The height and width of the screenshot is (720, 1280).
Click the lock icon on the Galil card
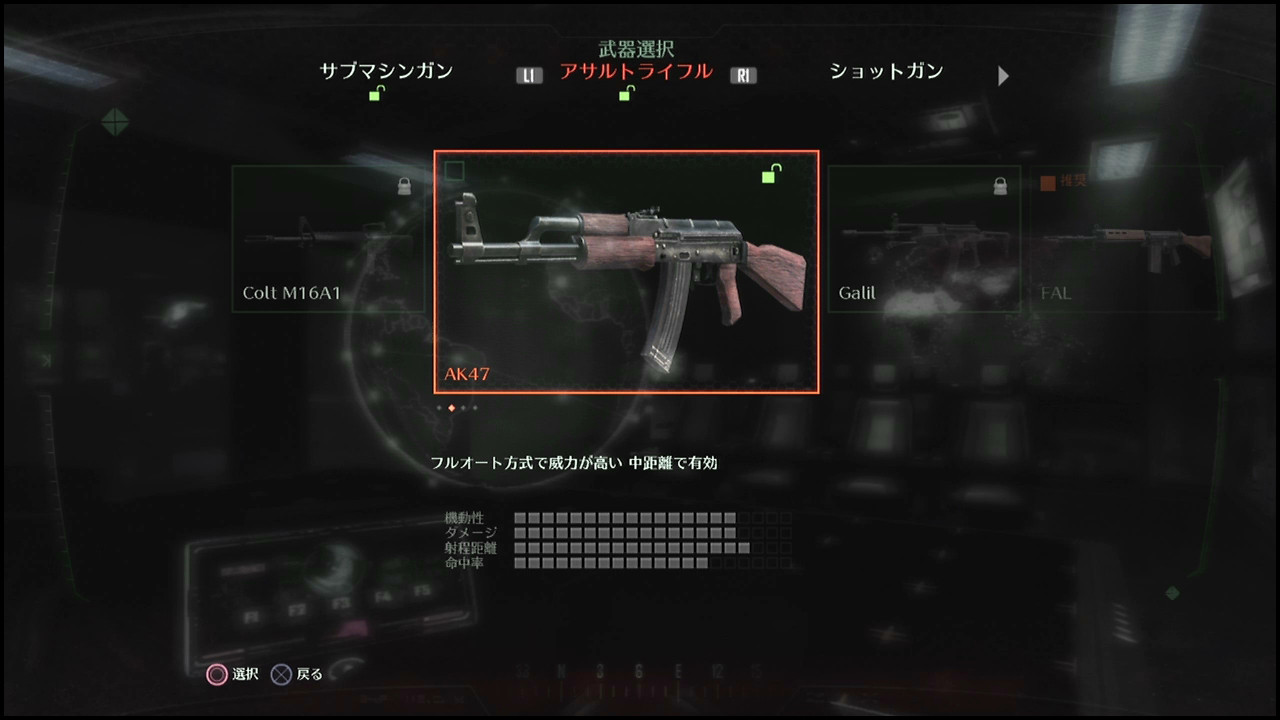pos(999,188)
